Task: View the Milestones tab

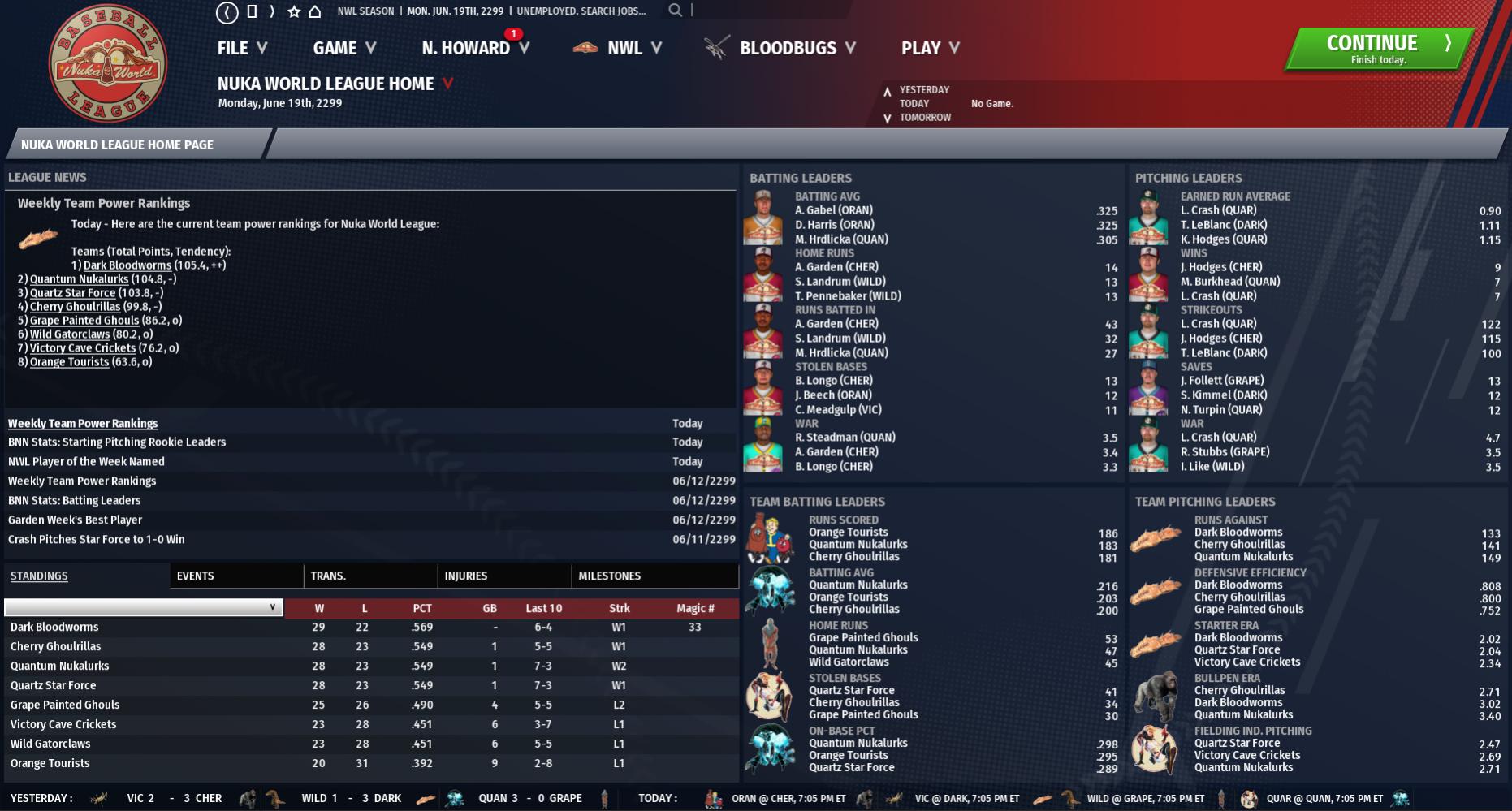Action: (x=610, y=576)
